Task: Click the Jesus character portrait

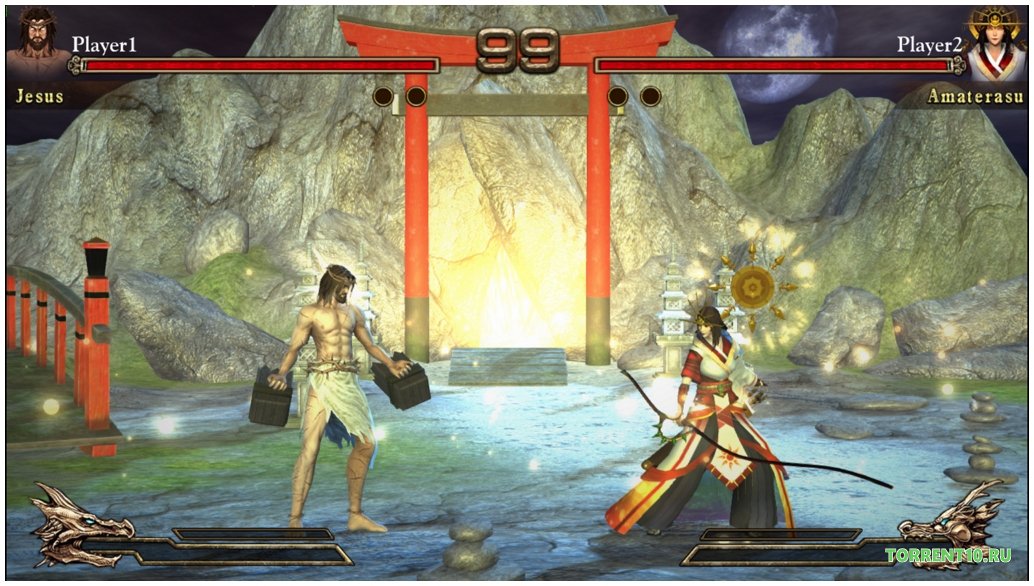Action: coord(37,47)
